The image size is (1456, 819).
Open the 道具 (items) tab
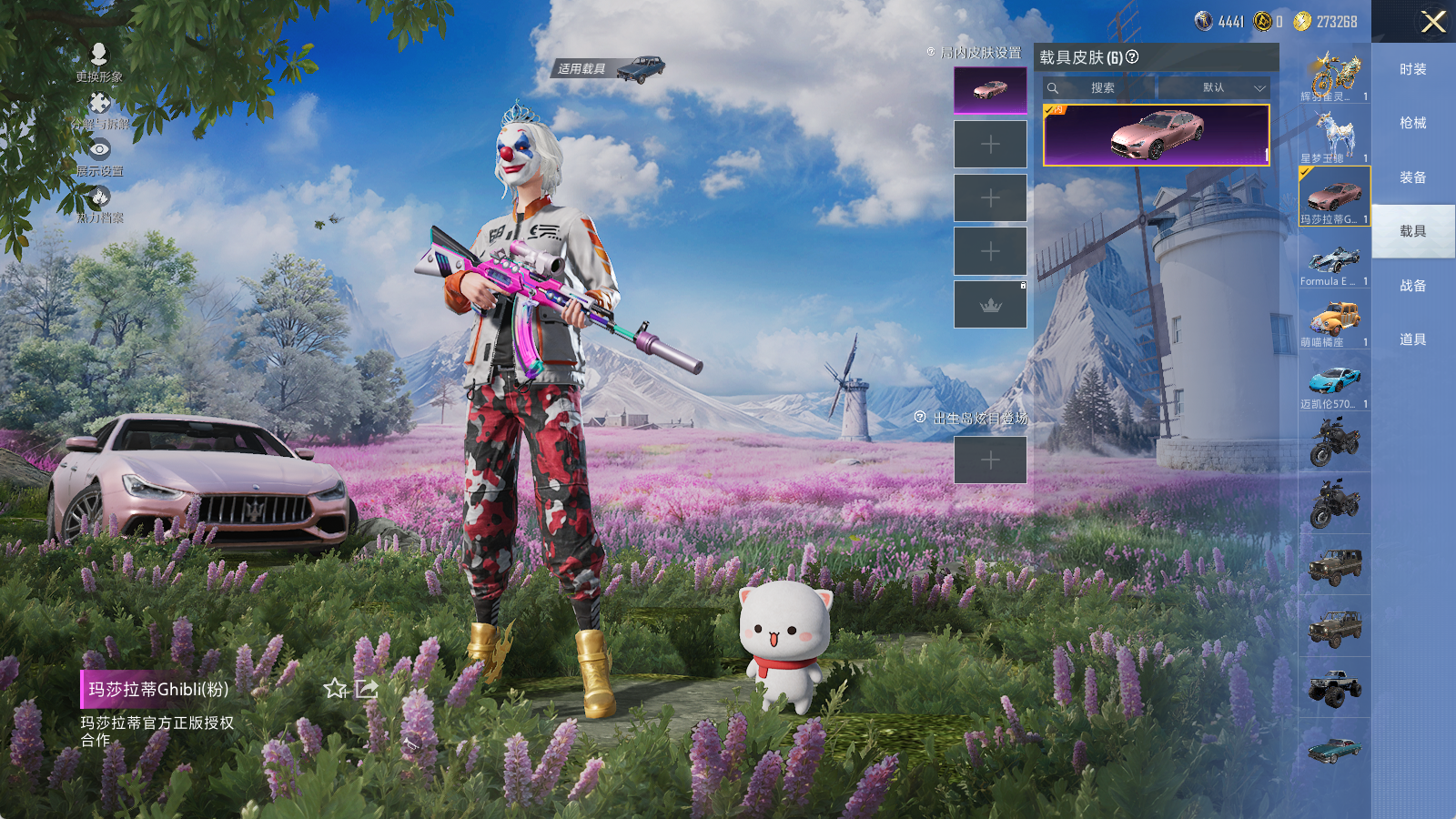(x=1412, y=339)
